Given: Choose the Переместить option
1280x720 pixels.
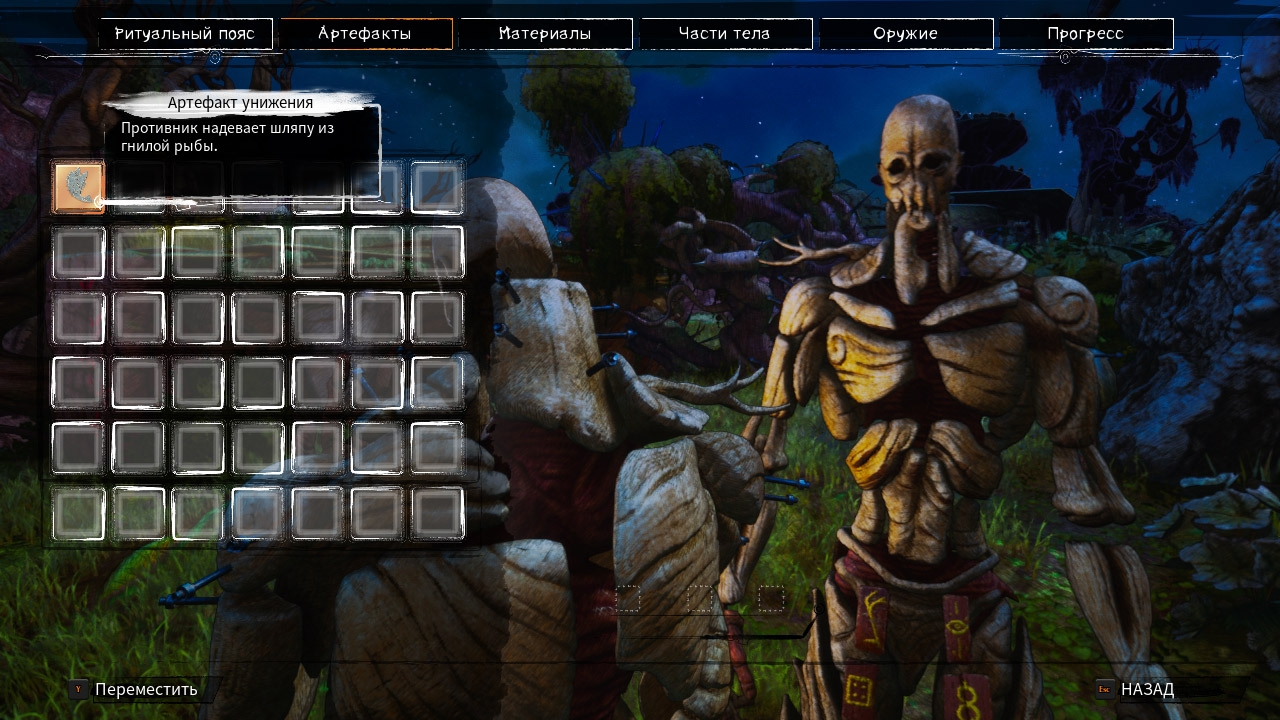Looking at the screenshot, I should point(145,689).
